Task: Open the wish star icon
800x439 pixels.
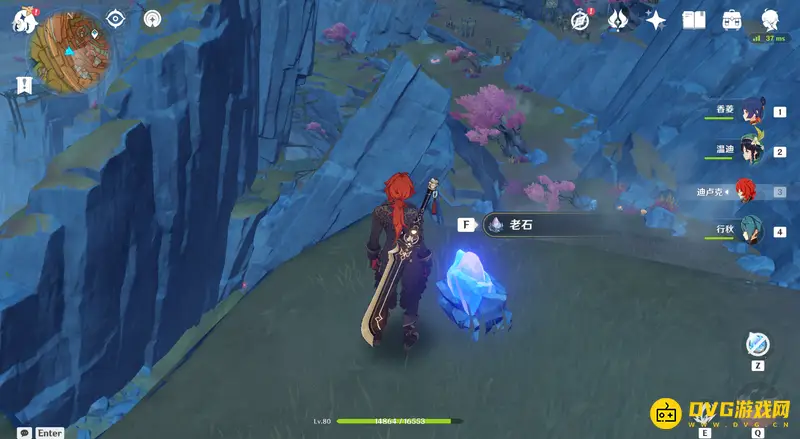Action: tap(656, 20)
